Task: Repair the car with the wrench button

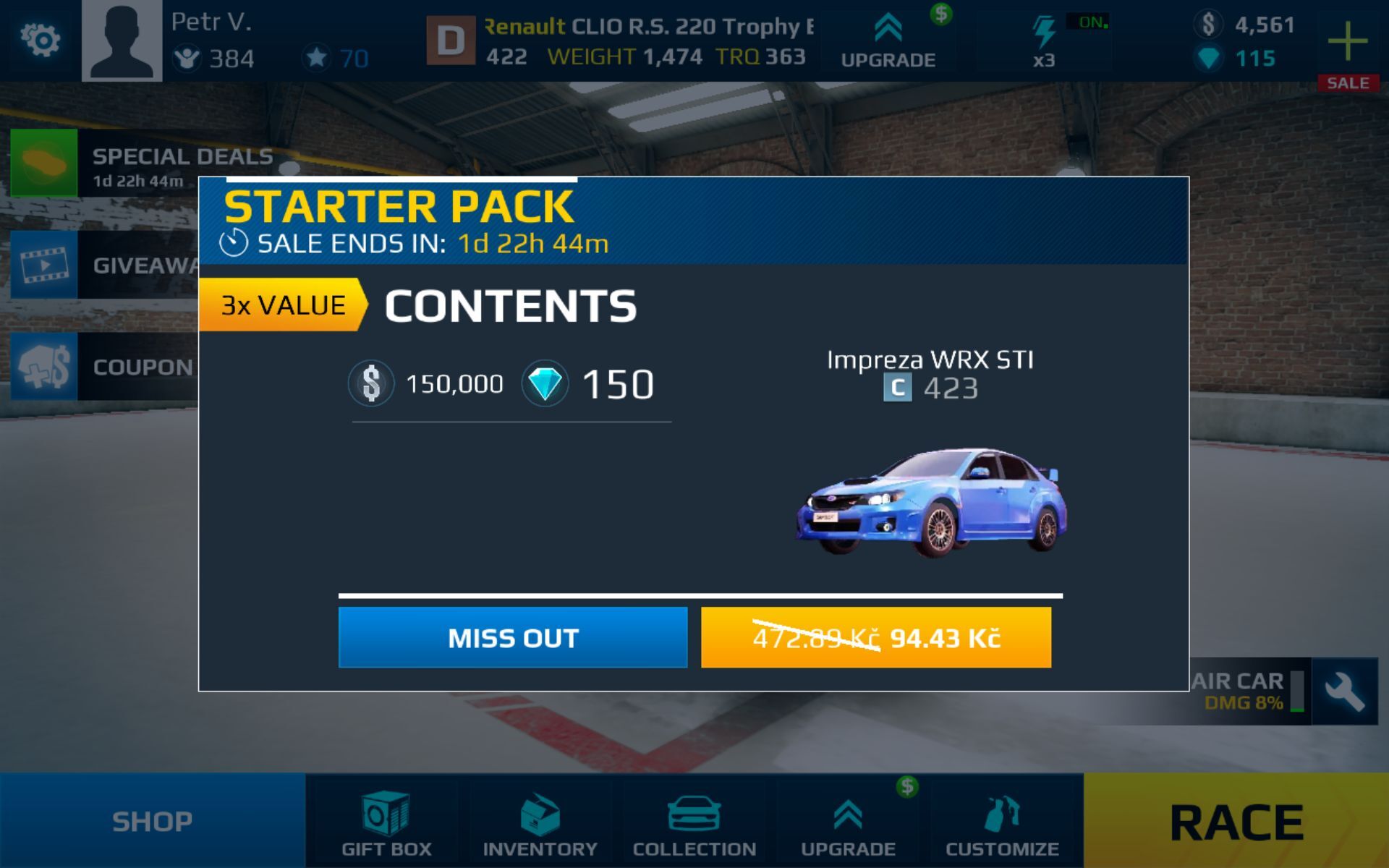Action: click(x=1344, y=692)
